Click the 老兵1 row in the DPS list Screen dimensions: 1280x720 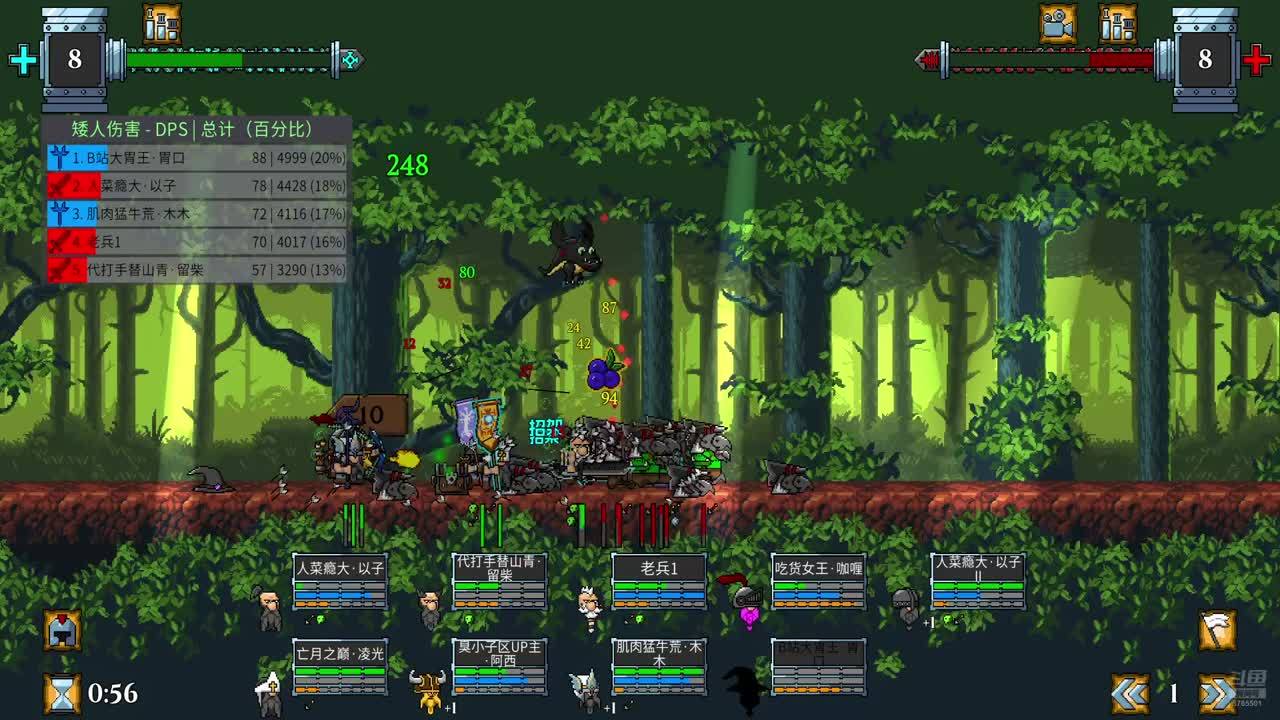click(196, 241)
